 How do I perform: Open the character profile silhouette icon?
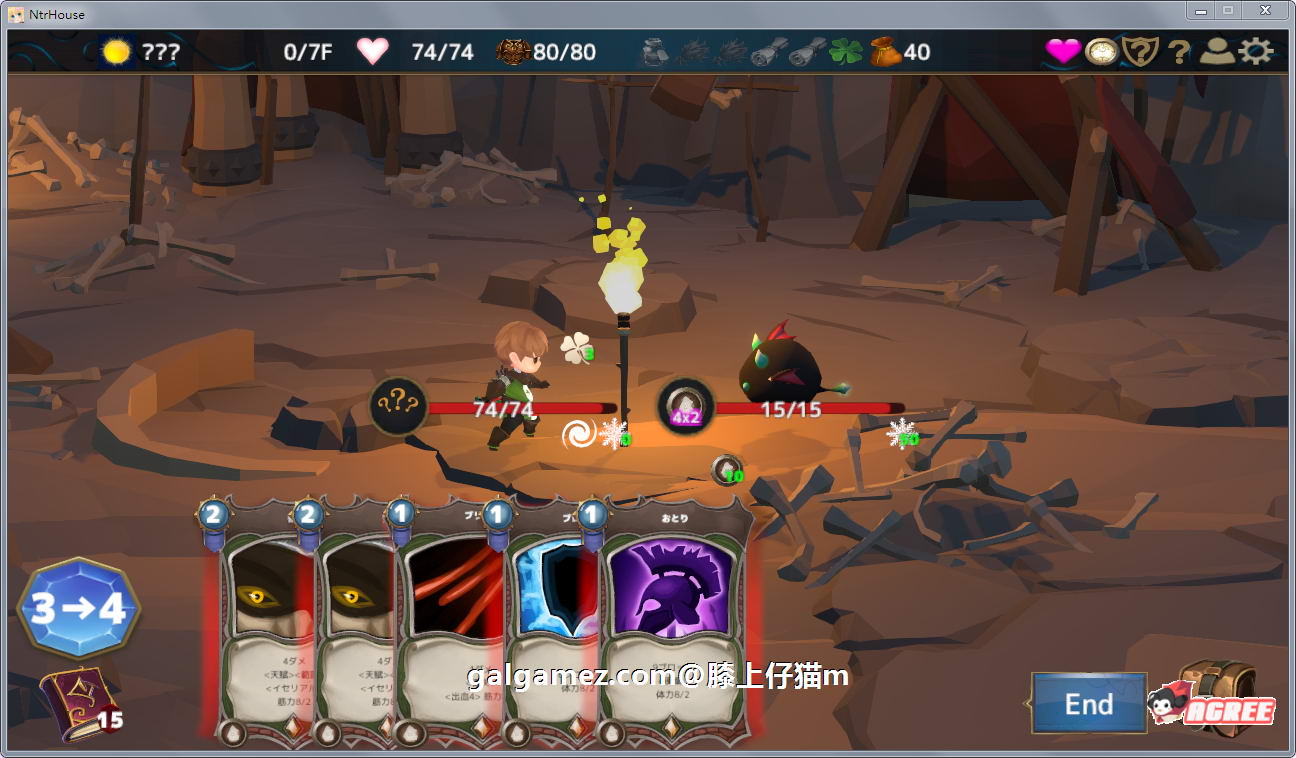coord(1217,51)
